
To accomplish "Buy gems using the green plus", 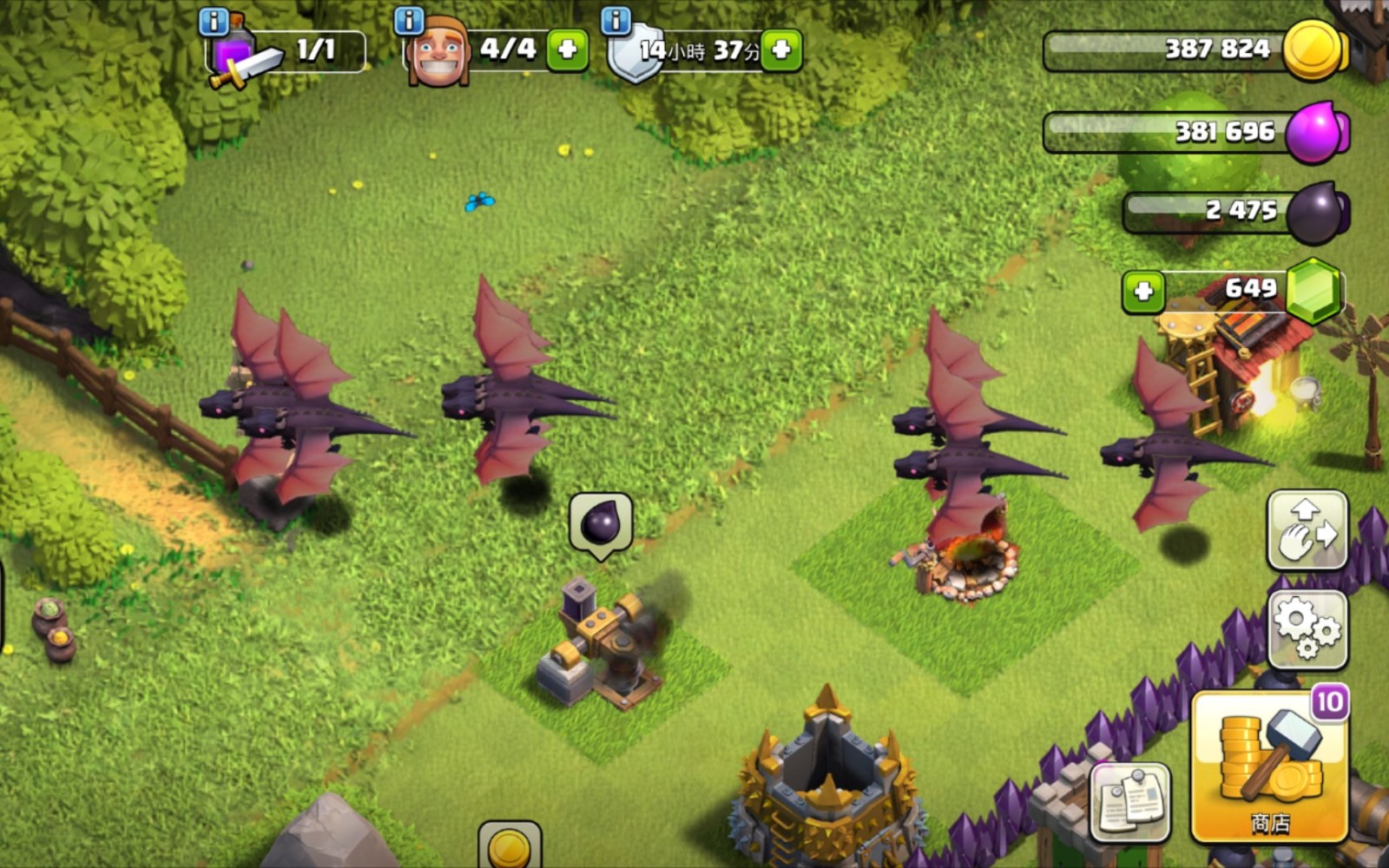I will click(1143, 291).
